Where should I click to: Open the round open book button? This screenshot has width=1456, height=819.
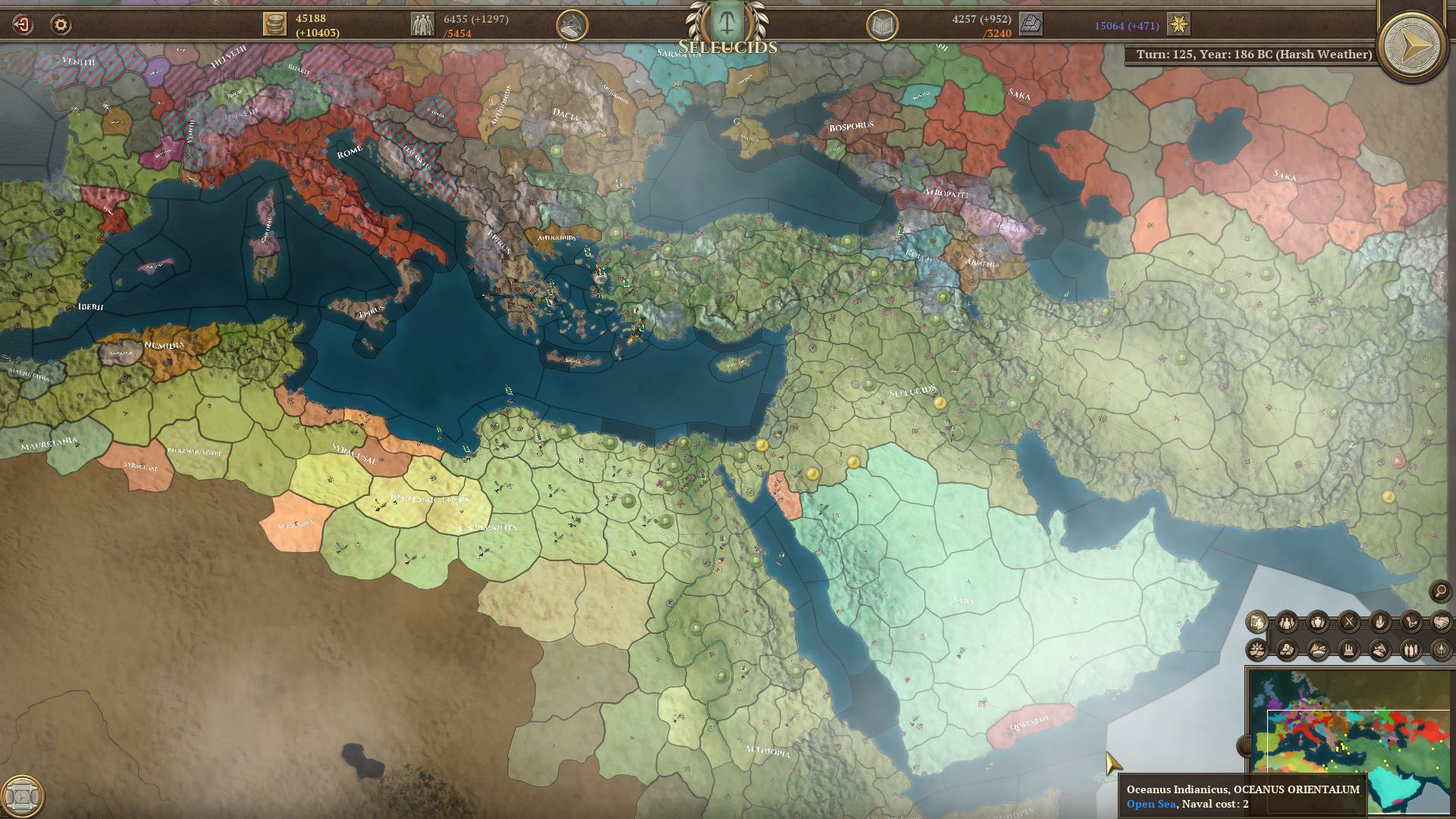pos(882,25)
